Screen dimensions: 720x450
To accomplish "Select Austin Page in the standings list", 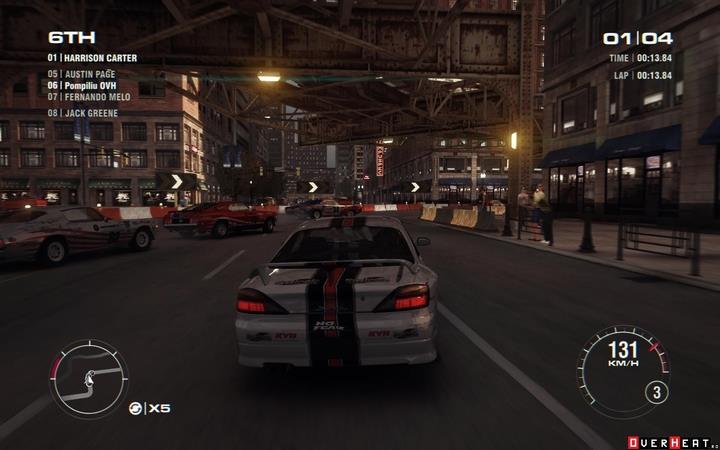I will pos(83,73).
